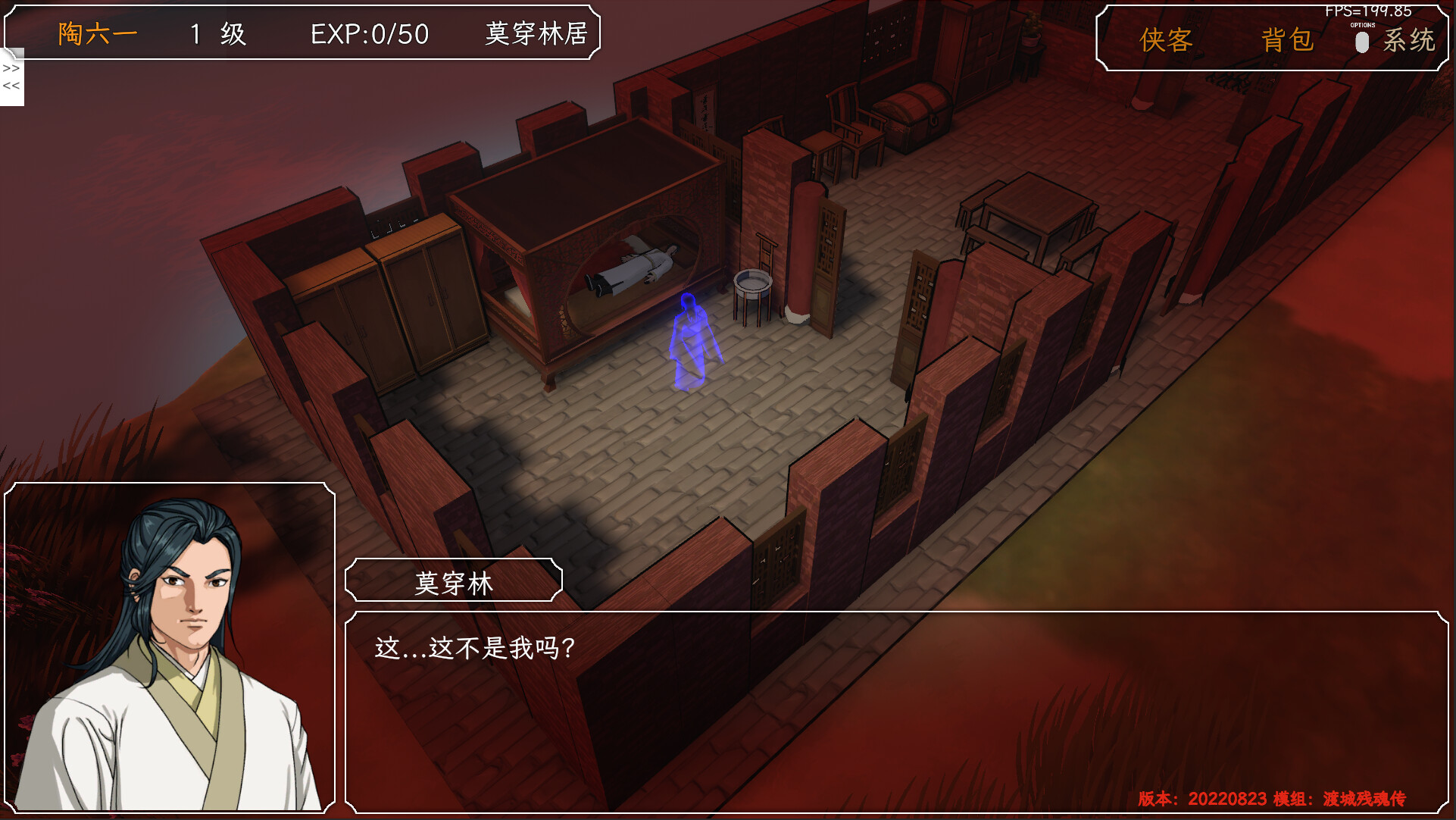Open the 背包 (backpack) menu
This screenshot has height=820, width=1456.
[1286, 41]
